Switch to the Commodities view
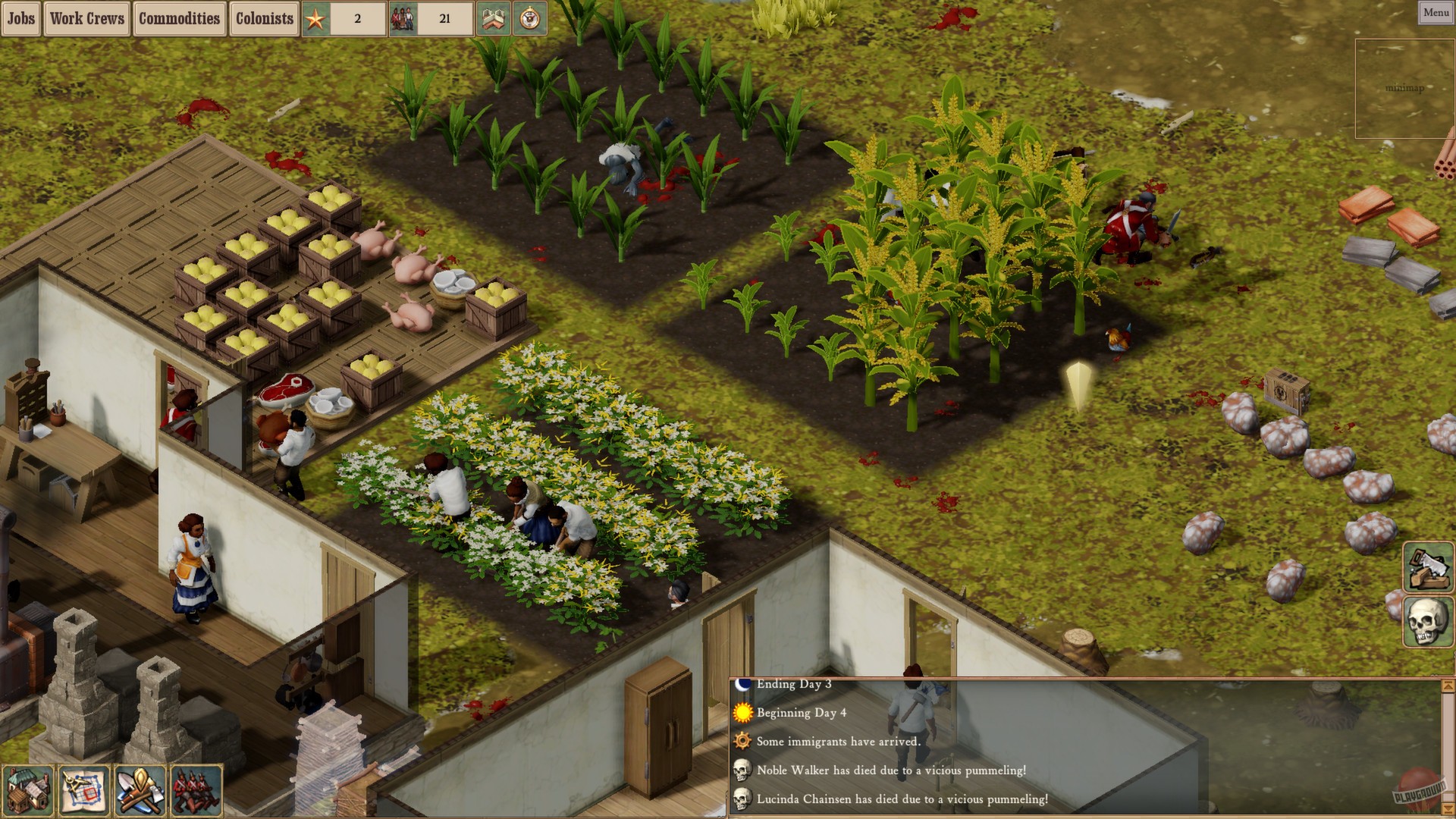 click(179, 19)
